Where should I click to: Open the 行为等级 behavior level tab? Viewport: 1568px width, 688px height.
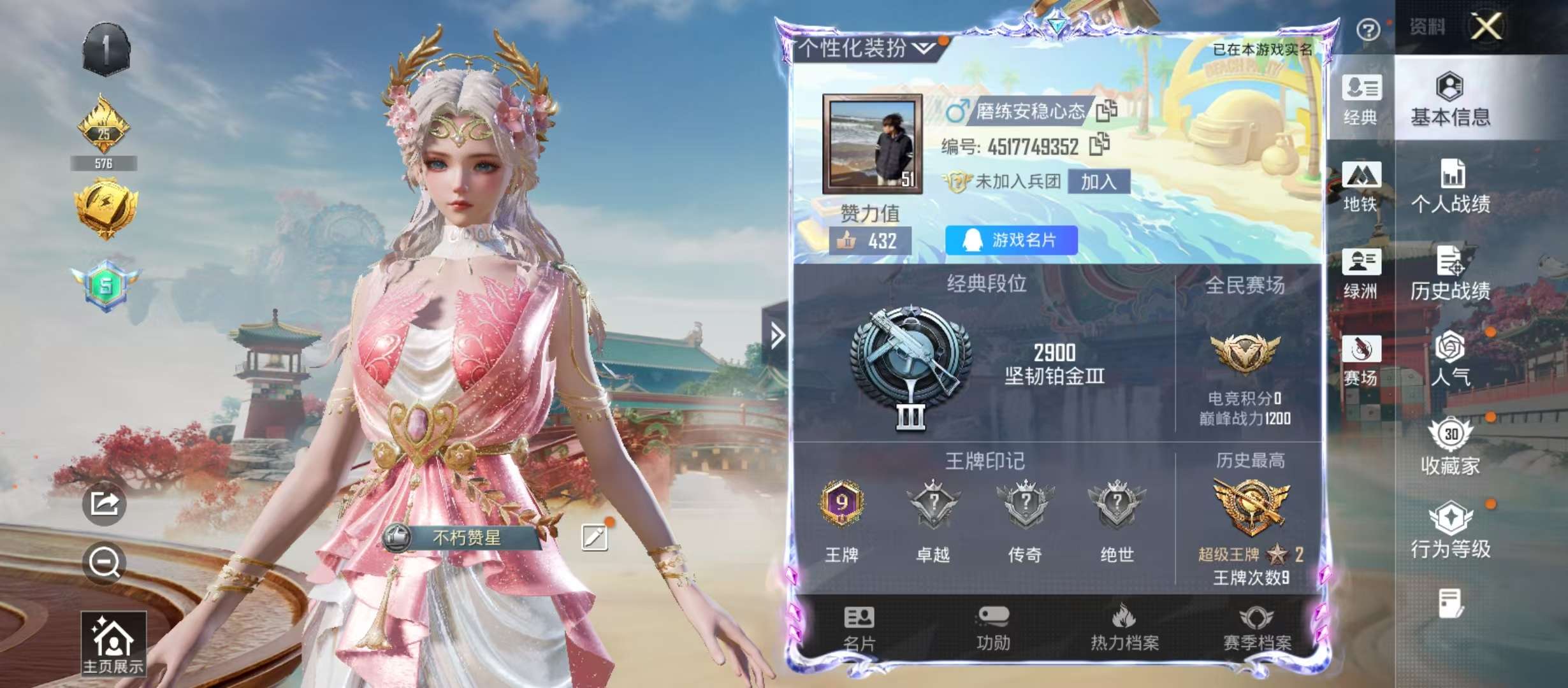[x=1450, y=531]
